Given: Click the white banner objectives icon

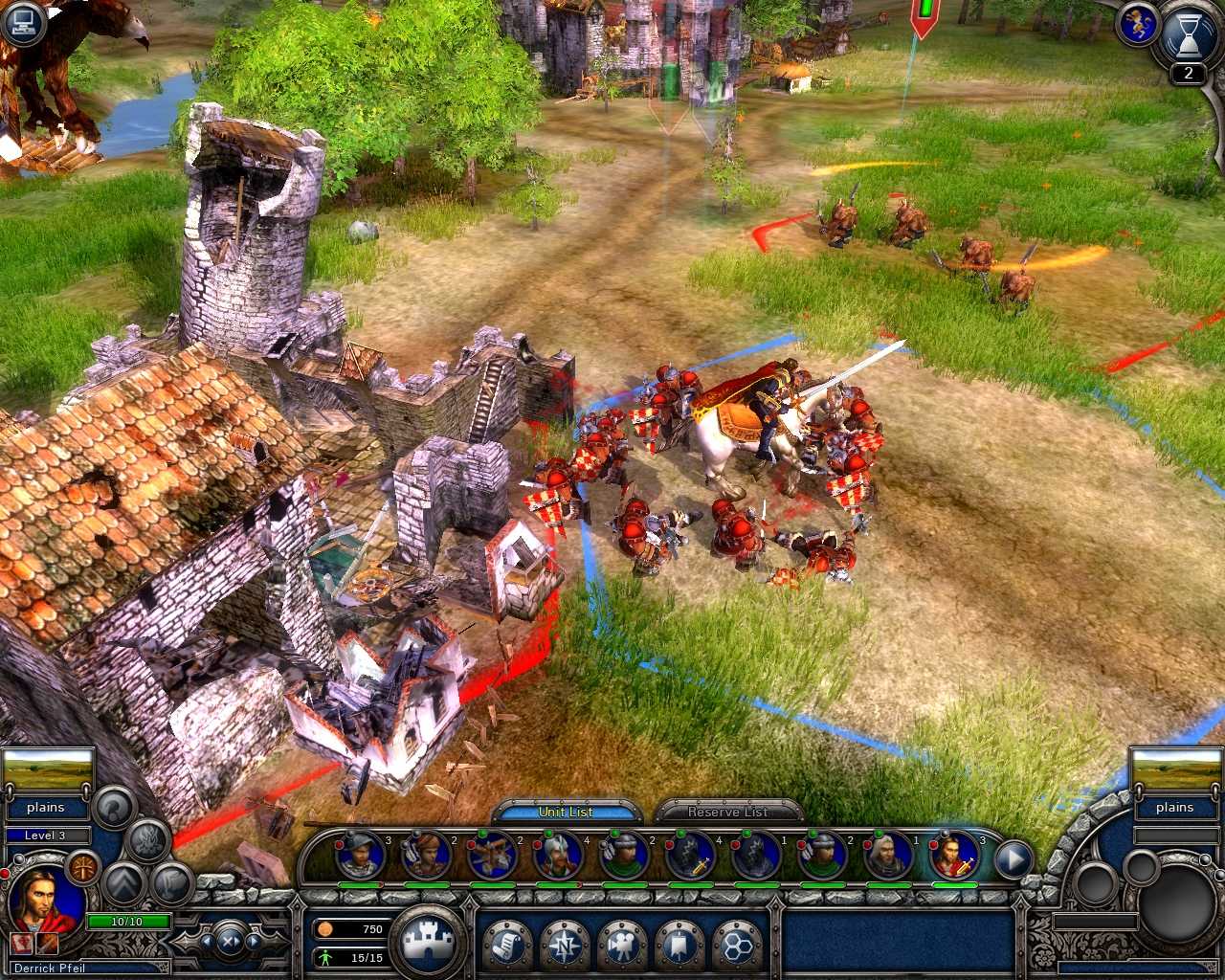Looking at the screenshot, I should (x=679, y=942).
